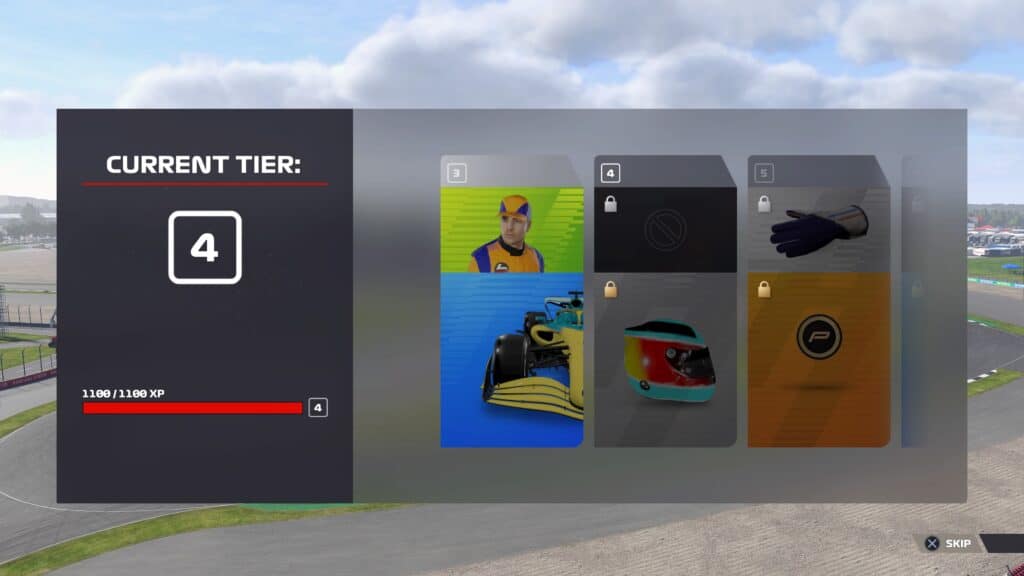Select the tier 3 driver suit reward
The width and height of the screenshot is (1024, 576).
(x=511, y=229)
